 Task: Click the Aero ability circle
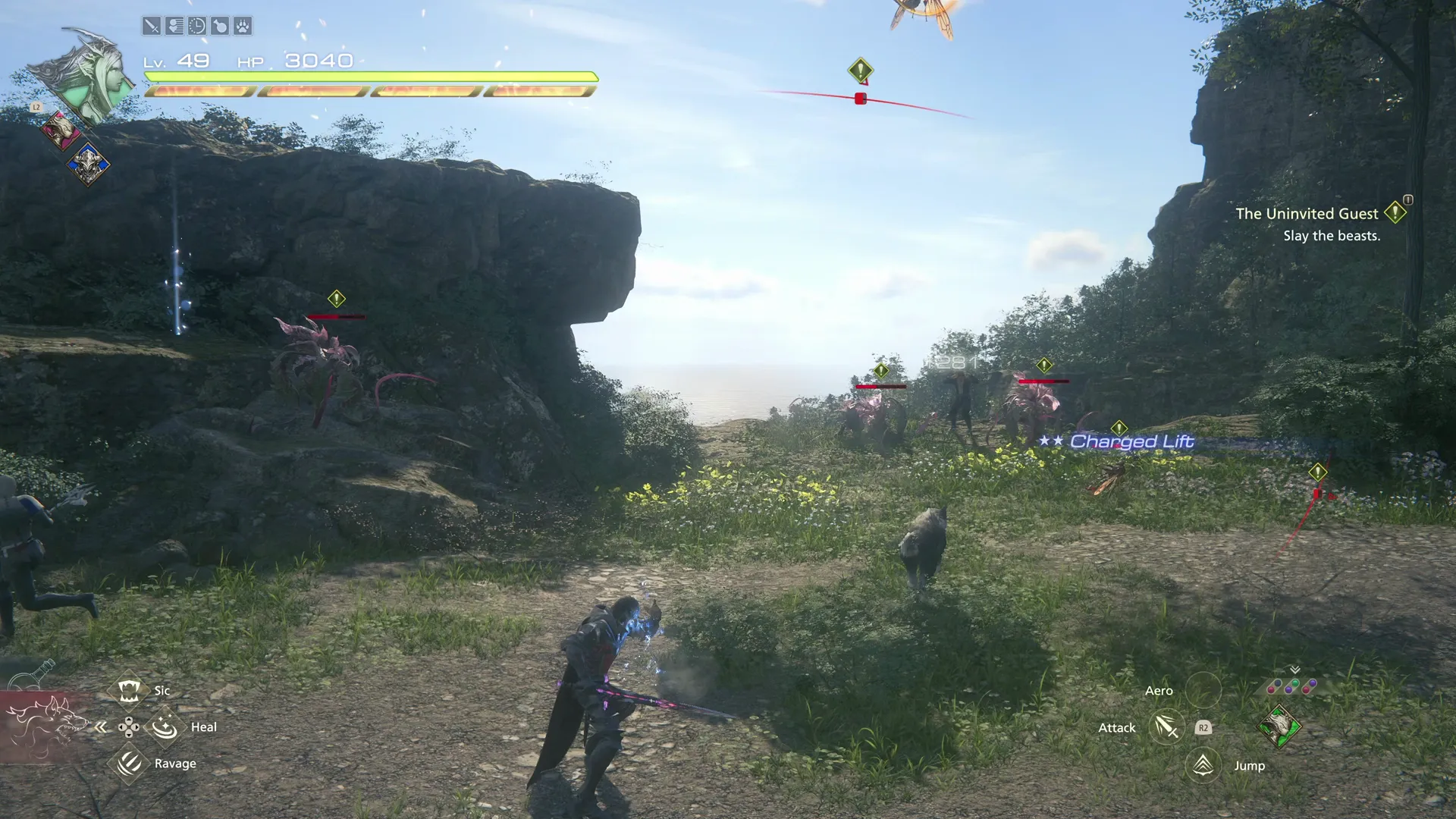[1204, 689]
